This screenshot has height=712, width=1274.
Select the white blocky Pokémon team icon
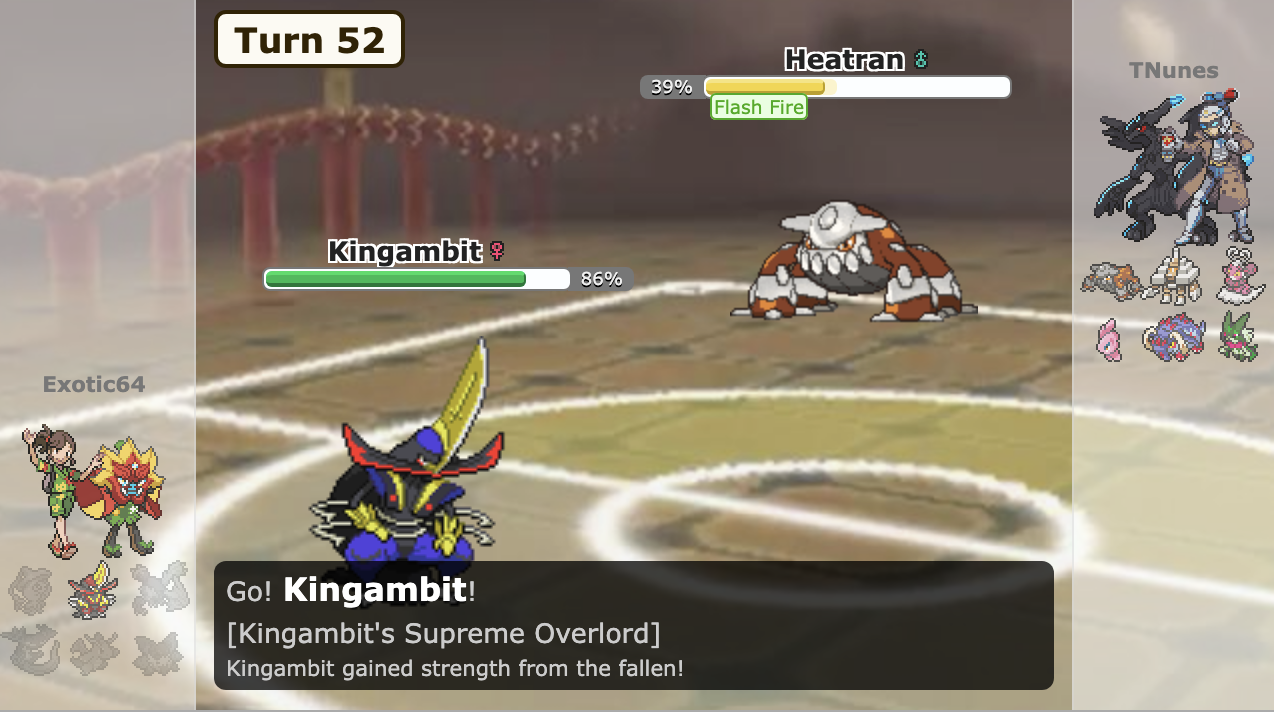1174,278
